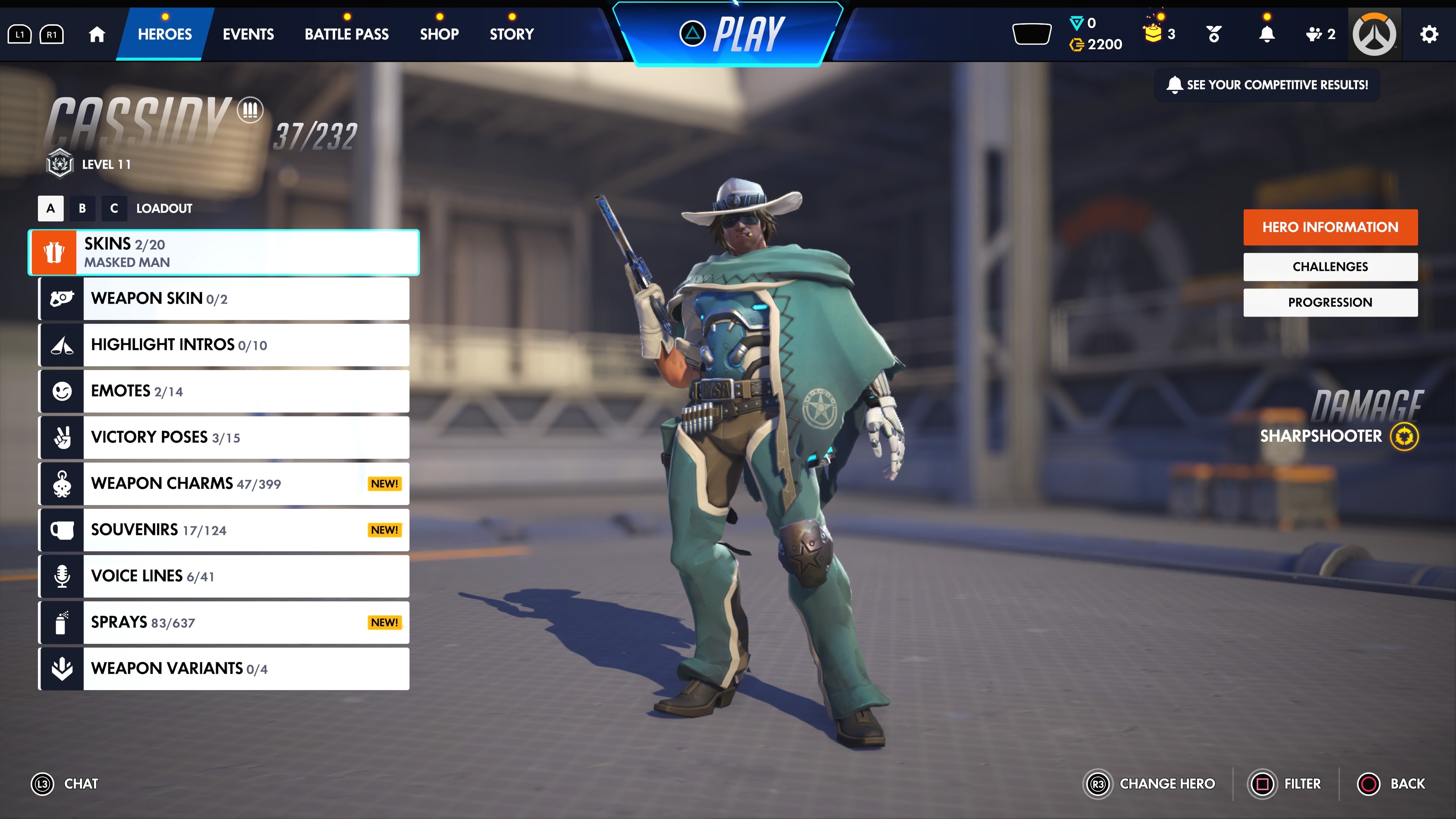Open the Emotes list
Image resolution: width=1456 pixels, height=819 pixels.
pos(224,391)
